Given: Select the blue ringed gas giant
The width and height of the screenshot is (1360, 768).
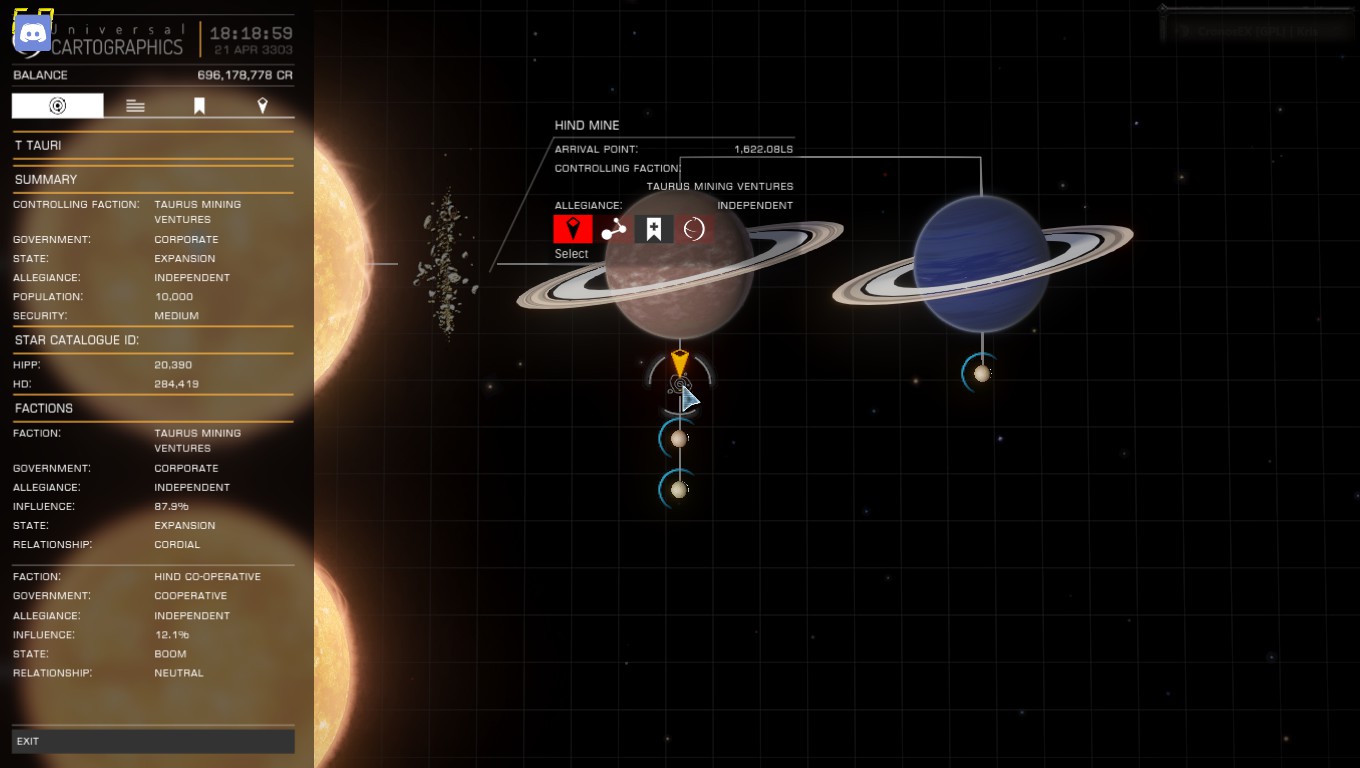Looking at the screenshot, I should coord(980,263).
